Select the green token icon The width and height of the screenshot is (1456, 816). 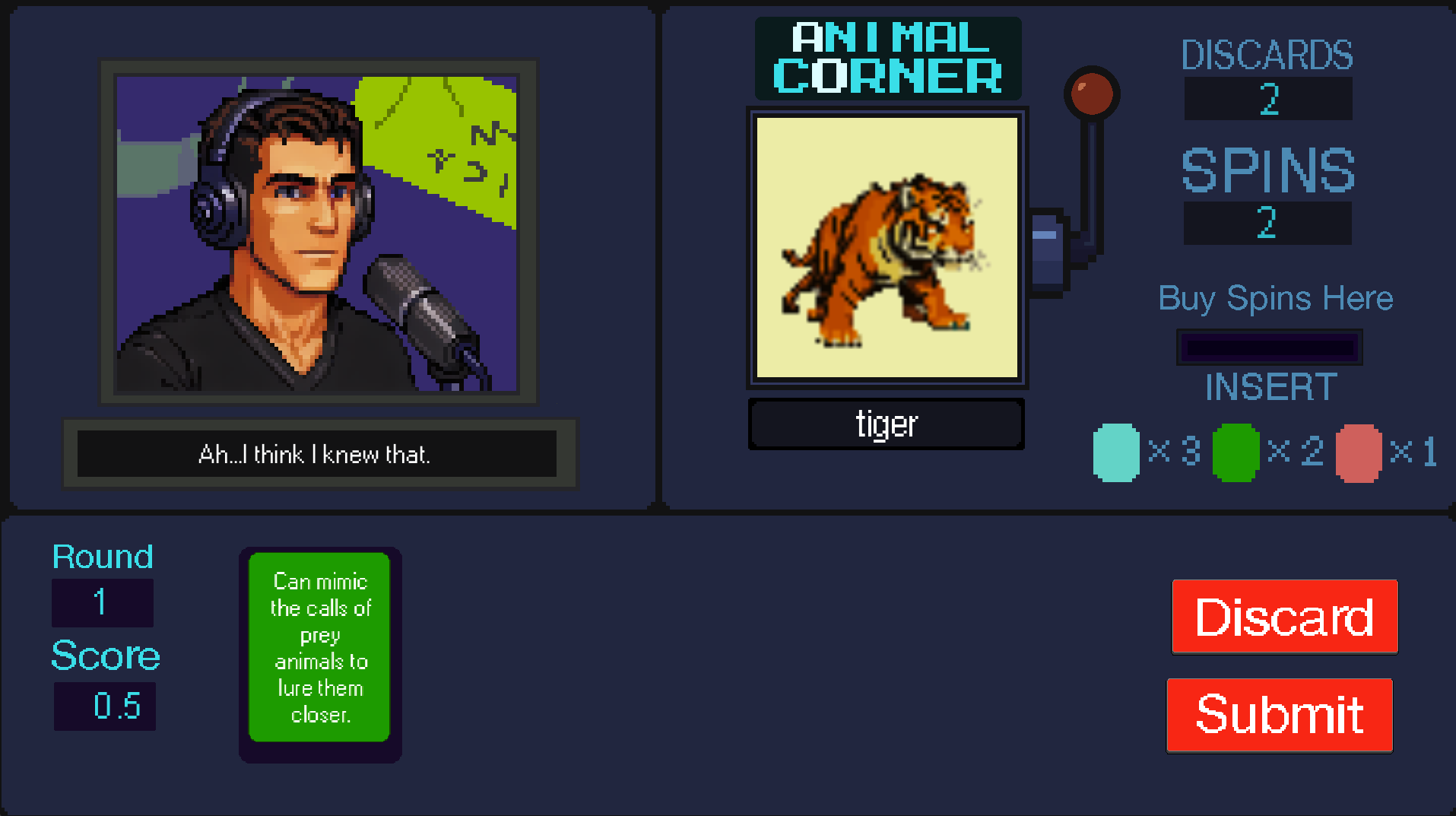[1236, 453]
